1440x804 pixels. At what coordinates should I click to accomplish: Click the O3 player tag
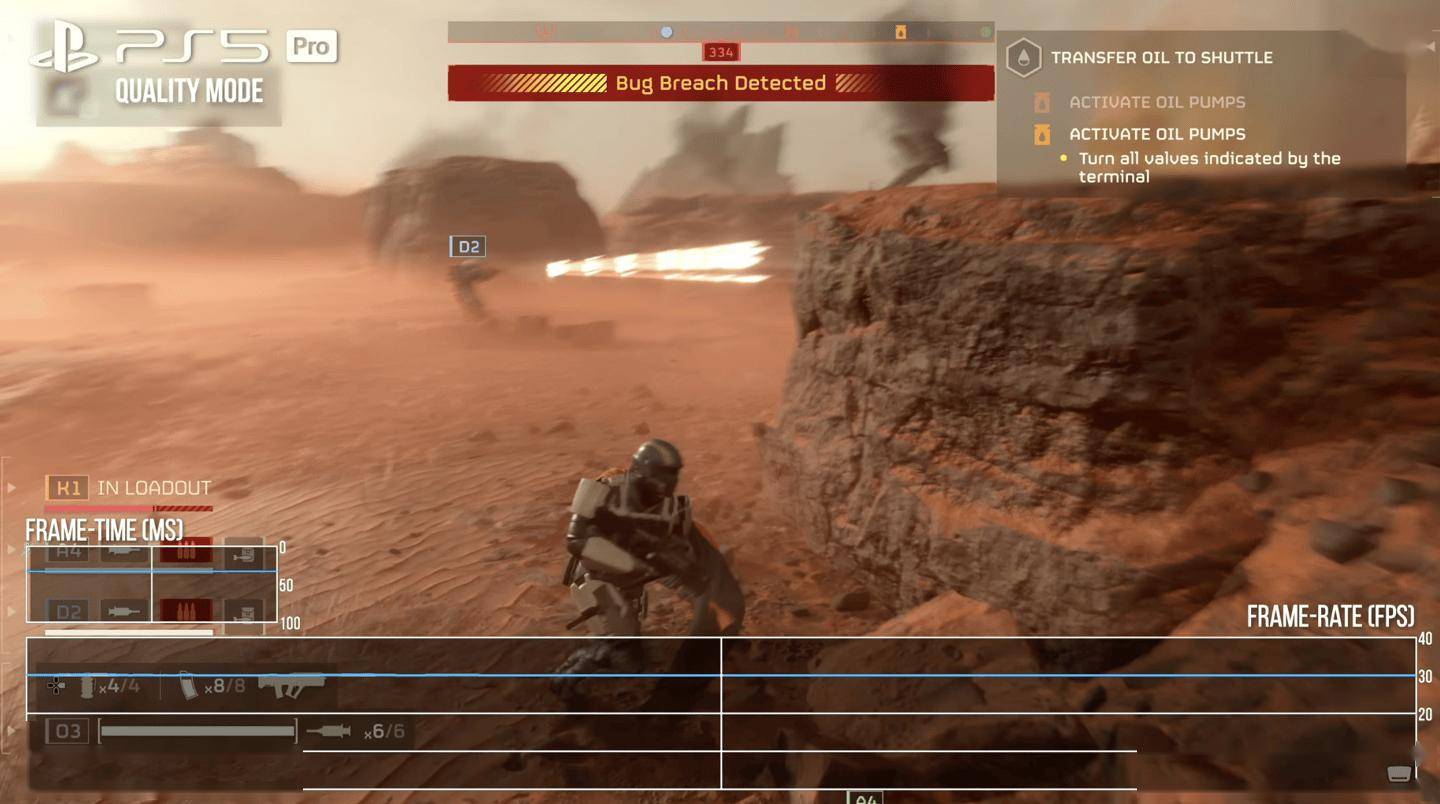[x=68, y=732]
